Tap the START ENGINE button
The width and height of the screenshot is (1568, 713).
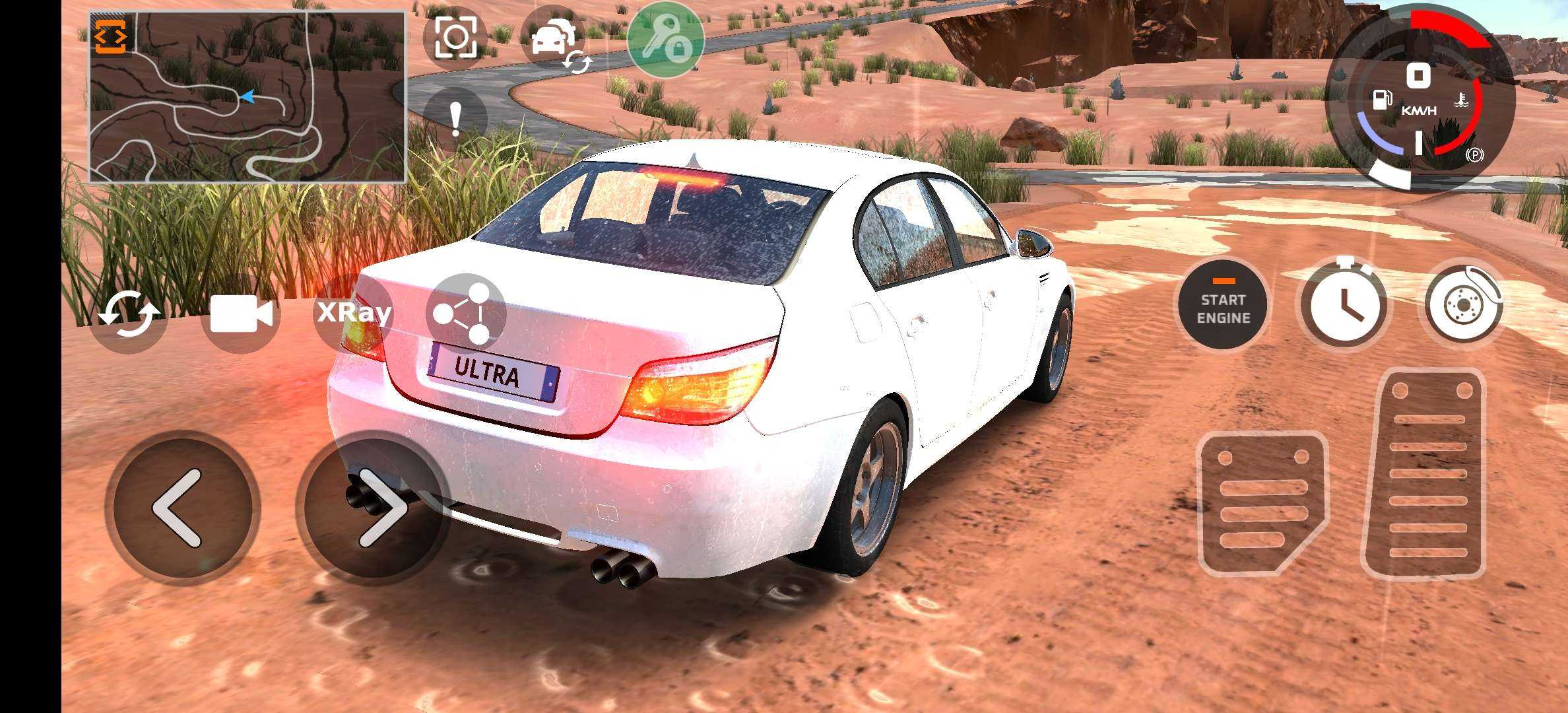tap(1223, 308)
